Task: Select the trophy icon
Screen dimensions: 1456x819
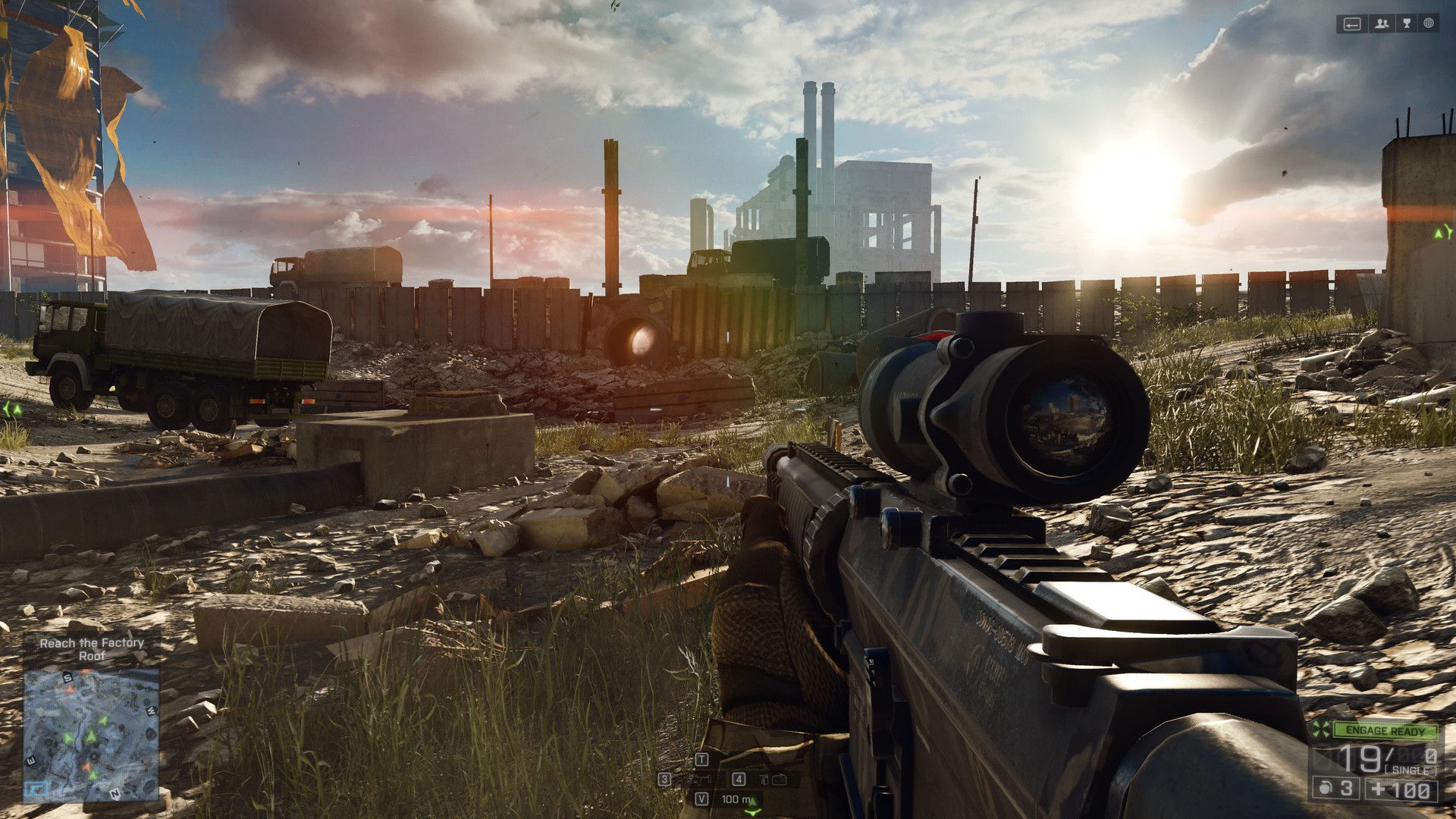Action: (1407, 24)
